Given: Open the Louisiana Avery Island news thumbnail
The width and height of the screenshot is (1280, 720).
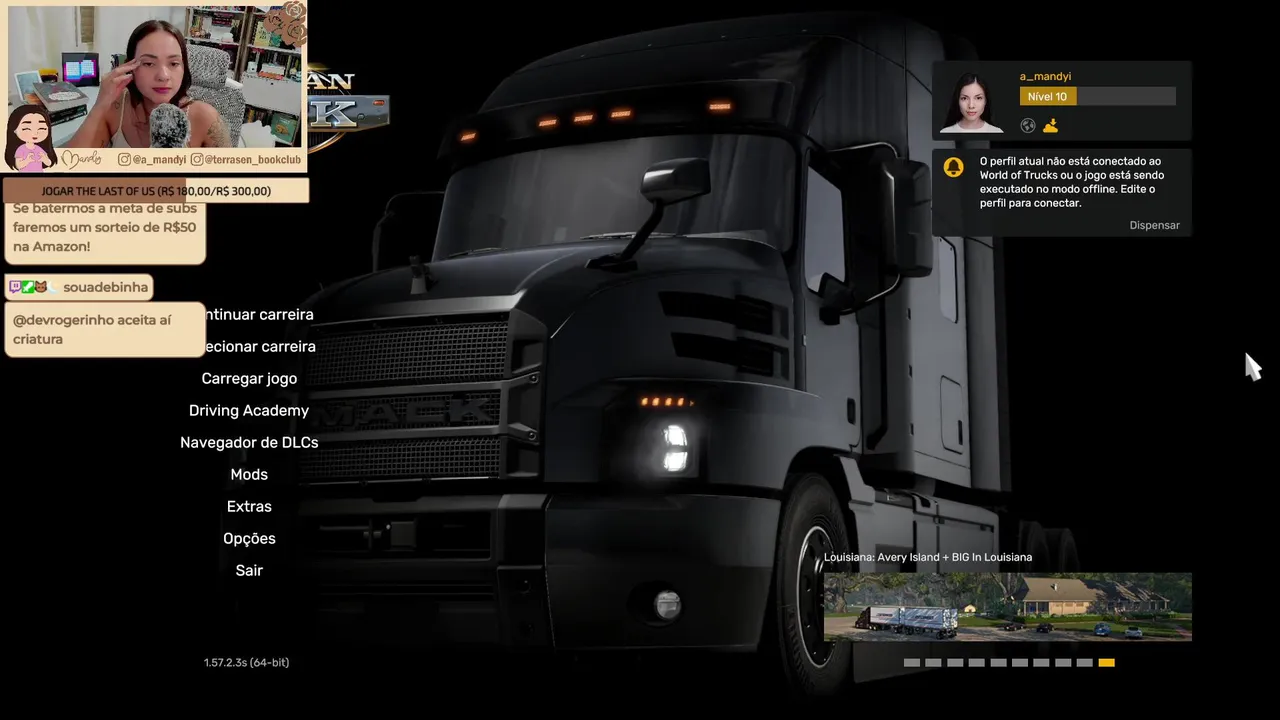Looking at the screenshot, I should pos(1007,607).
